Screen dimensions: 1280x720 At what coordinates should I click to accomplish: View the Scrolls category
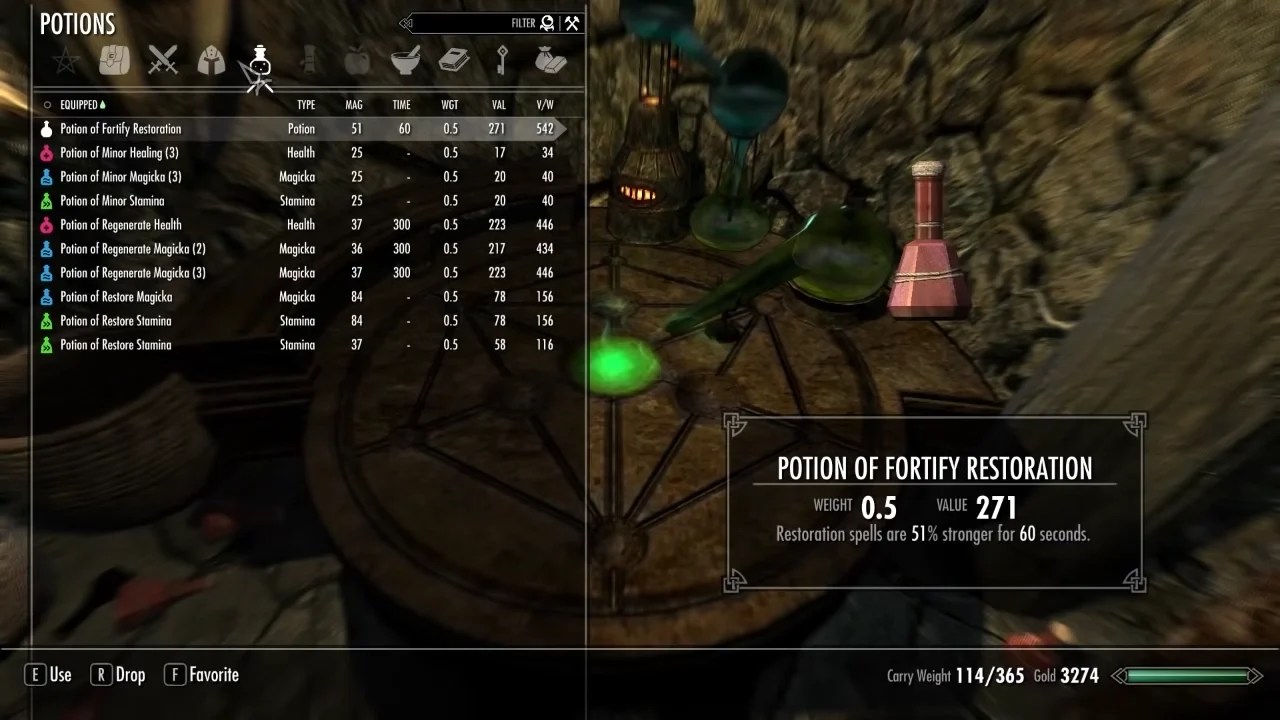coord(308,60)
